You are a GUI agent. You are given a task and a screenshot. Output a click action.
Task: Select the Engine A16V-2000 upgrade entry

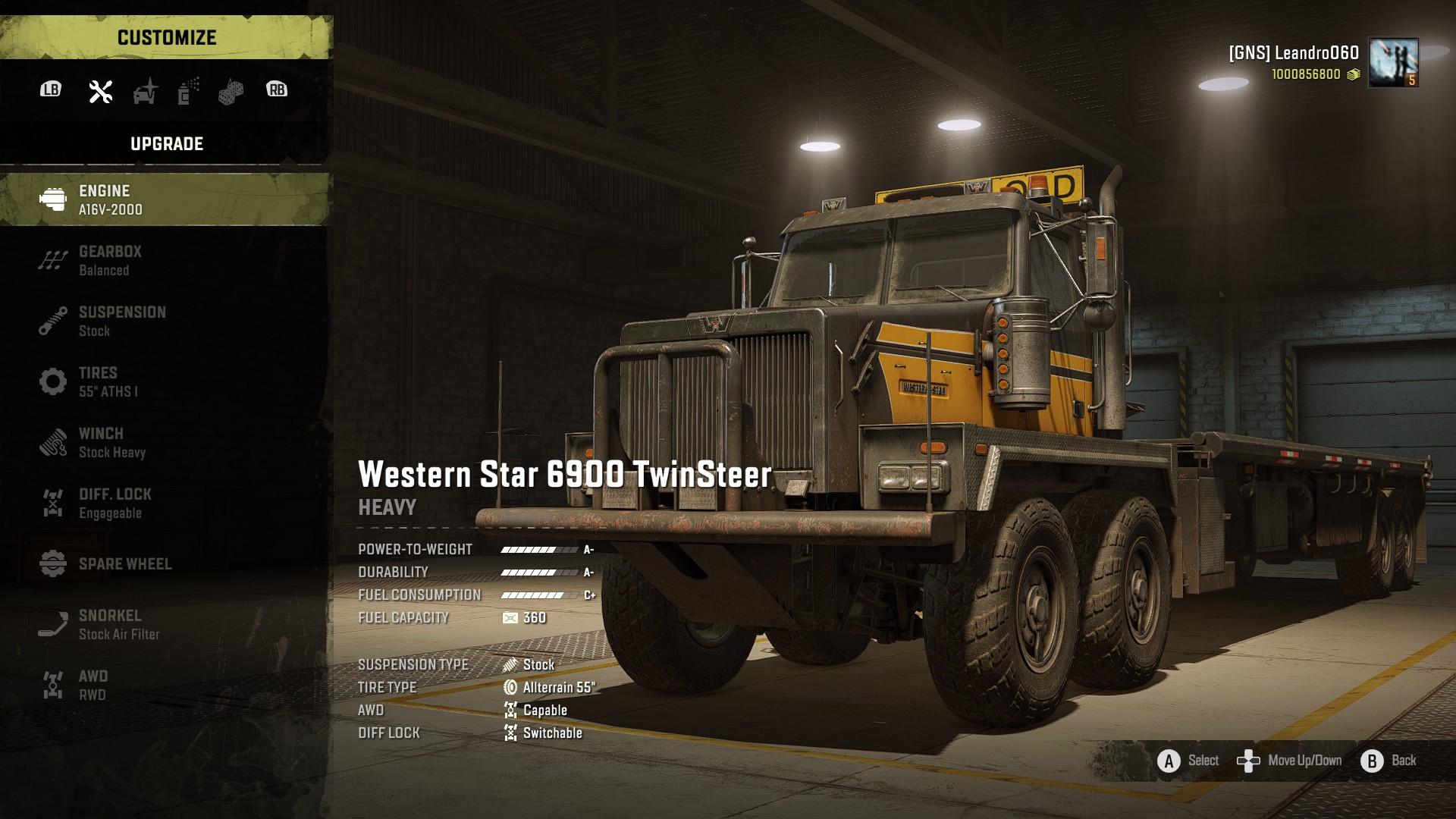tap(165, 199)
